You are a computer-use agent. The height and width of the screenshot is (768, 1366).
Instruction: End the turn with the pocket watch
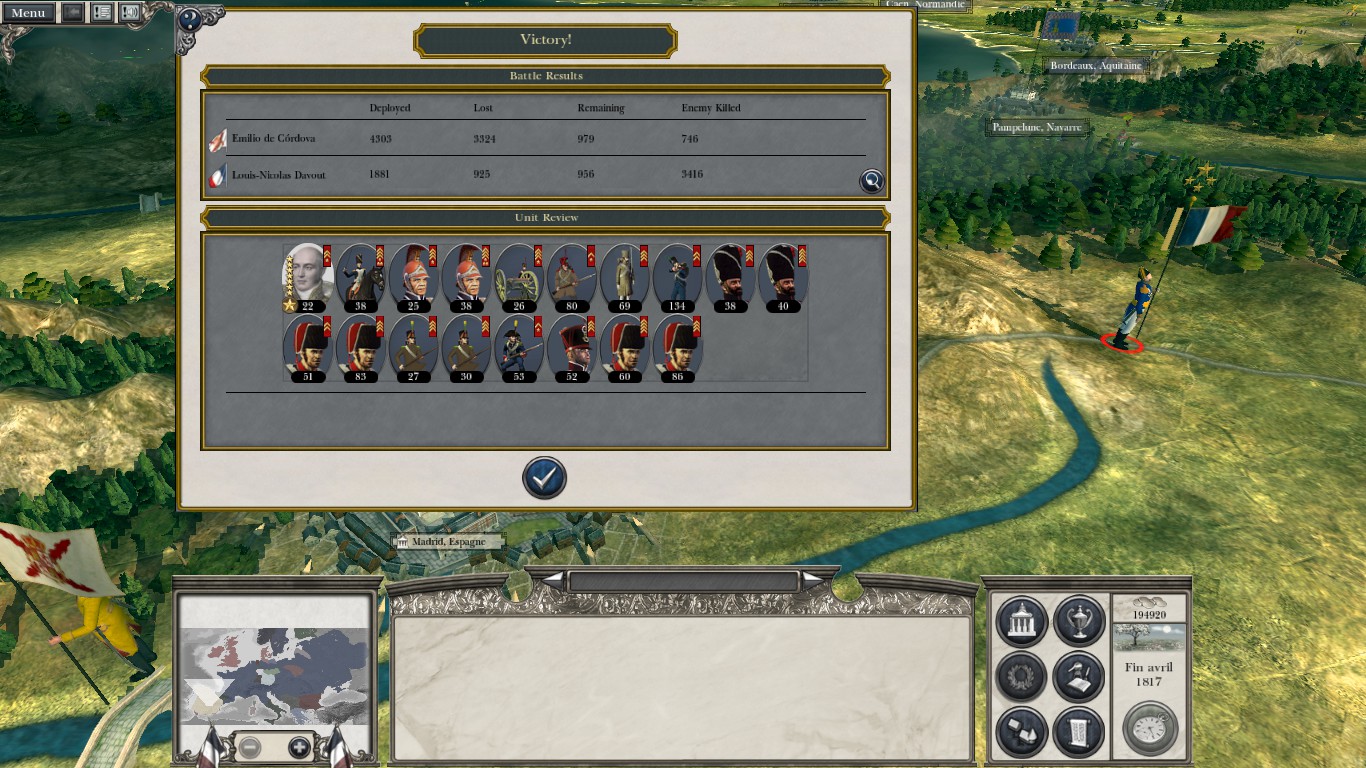(1149, 728)
